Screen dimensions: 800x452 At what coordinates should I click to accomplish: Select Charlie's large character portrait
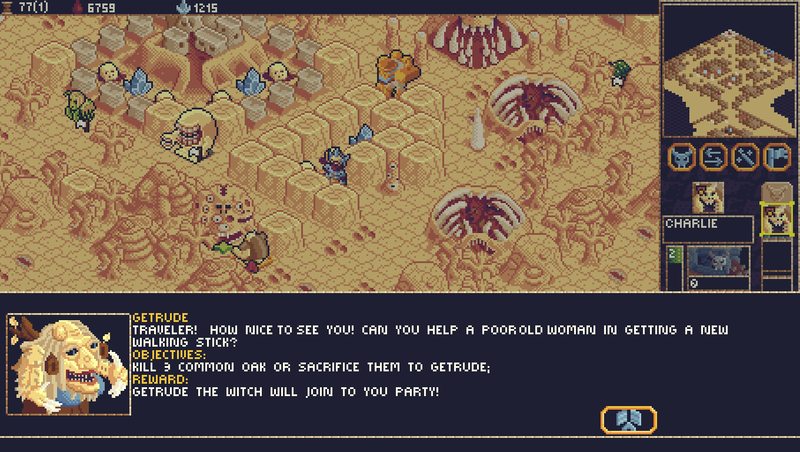pyautogui.click(x=708, y=198)
